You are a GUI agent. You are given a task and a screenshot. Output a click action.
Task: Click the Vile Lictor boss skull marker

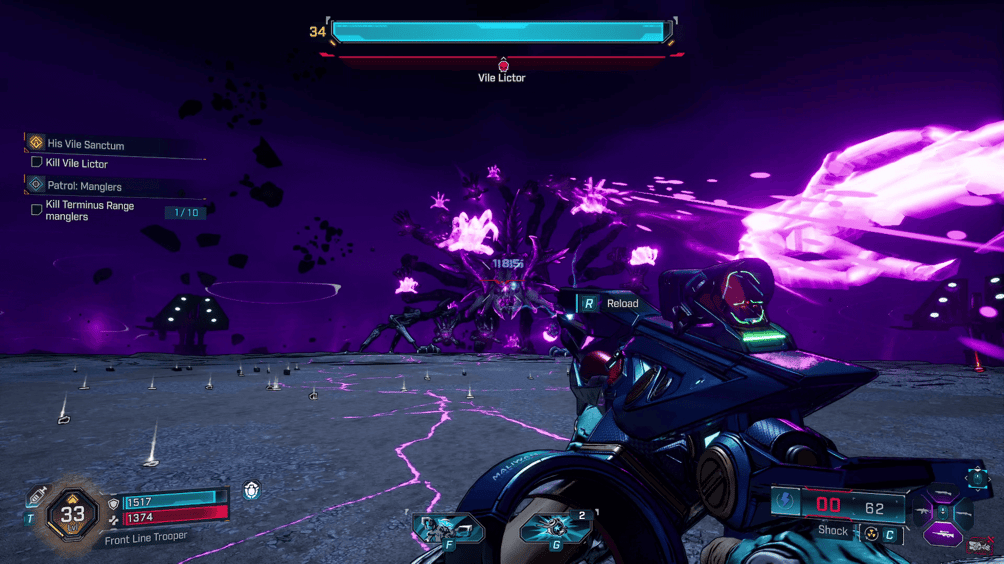click(503, 66)
